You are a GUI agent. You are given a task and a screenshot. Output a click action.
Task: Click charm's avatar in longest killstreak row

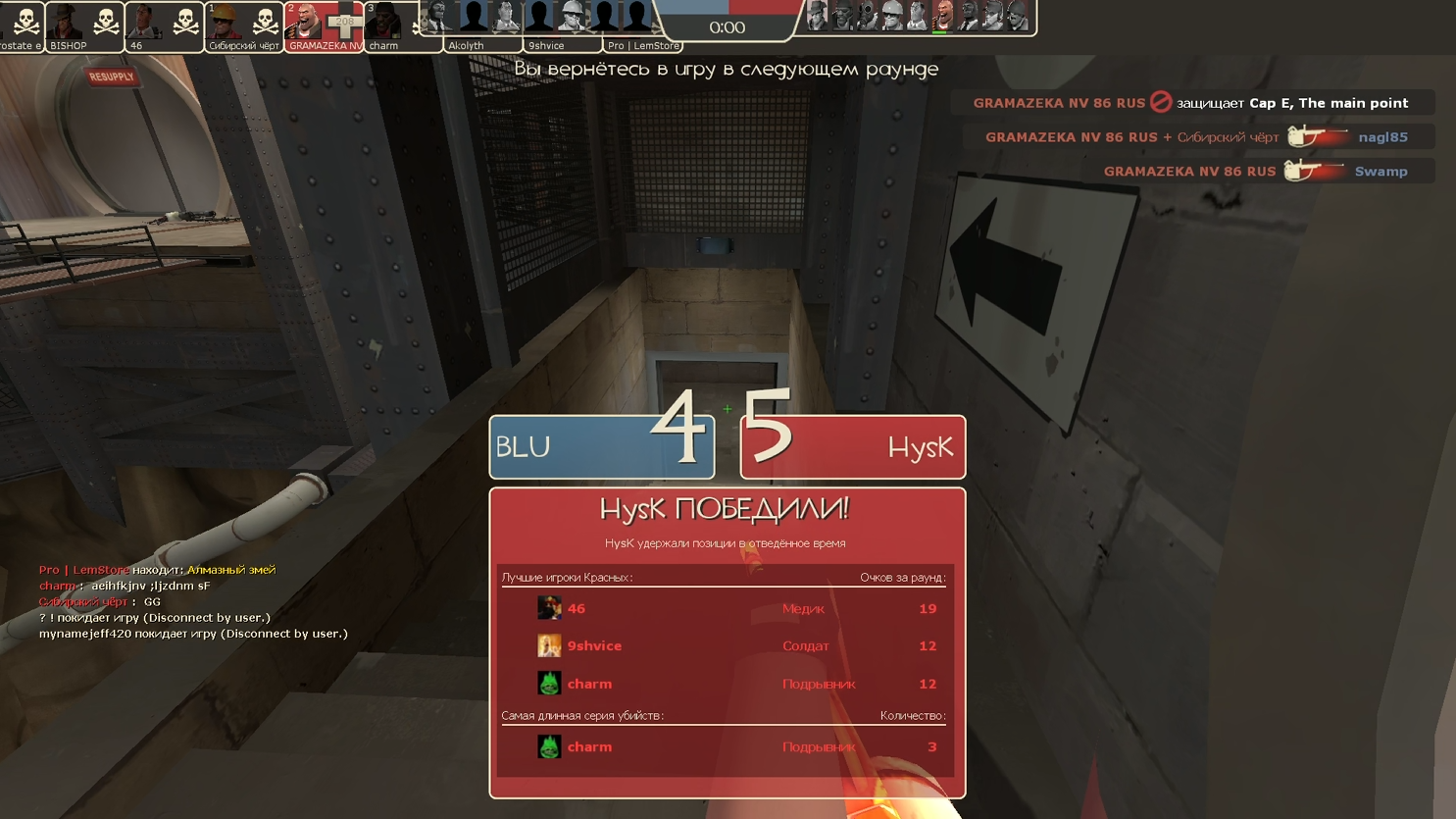tap(549, 746)
